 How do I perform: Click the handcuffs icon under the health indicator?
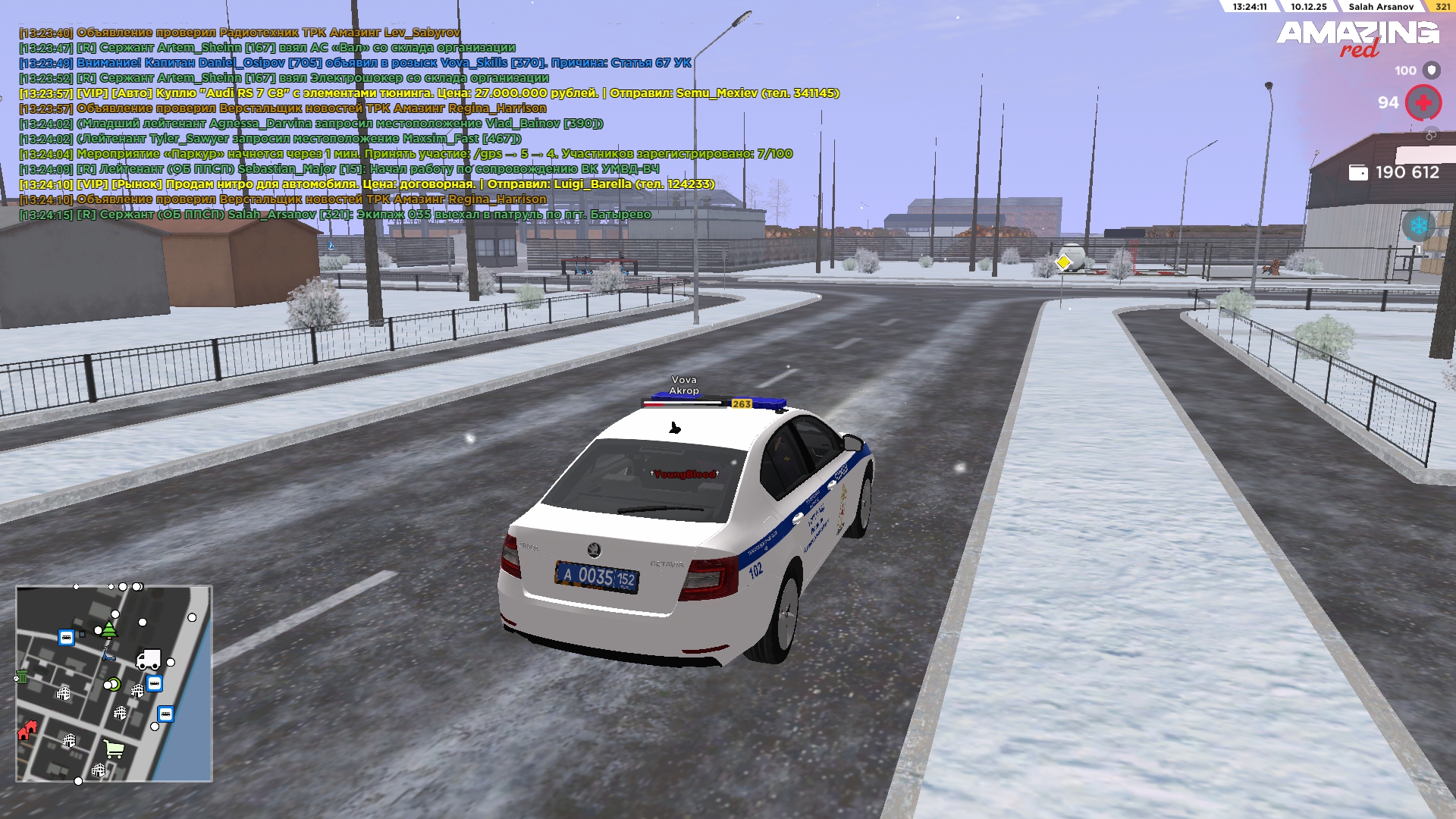1431,135
